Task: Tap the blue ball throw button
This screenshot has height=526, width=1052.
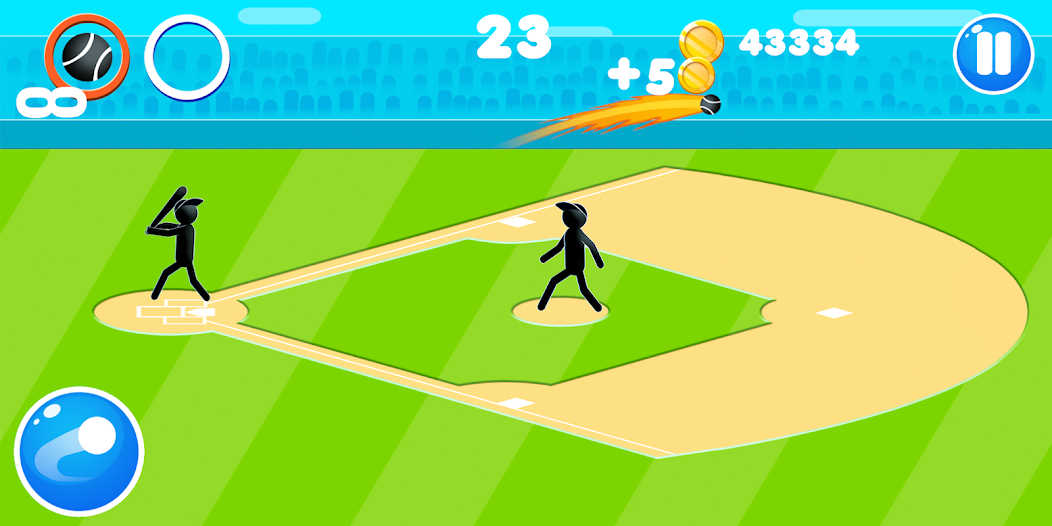Action: click(x=79, y=451)
